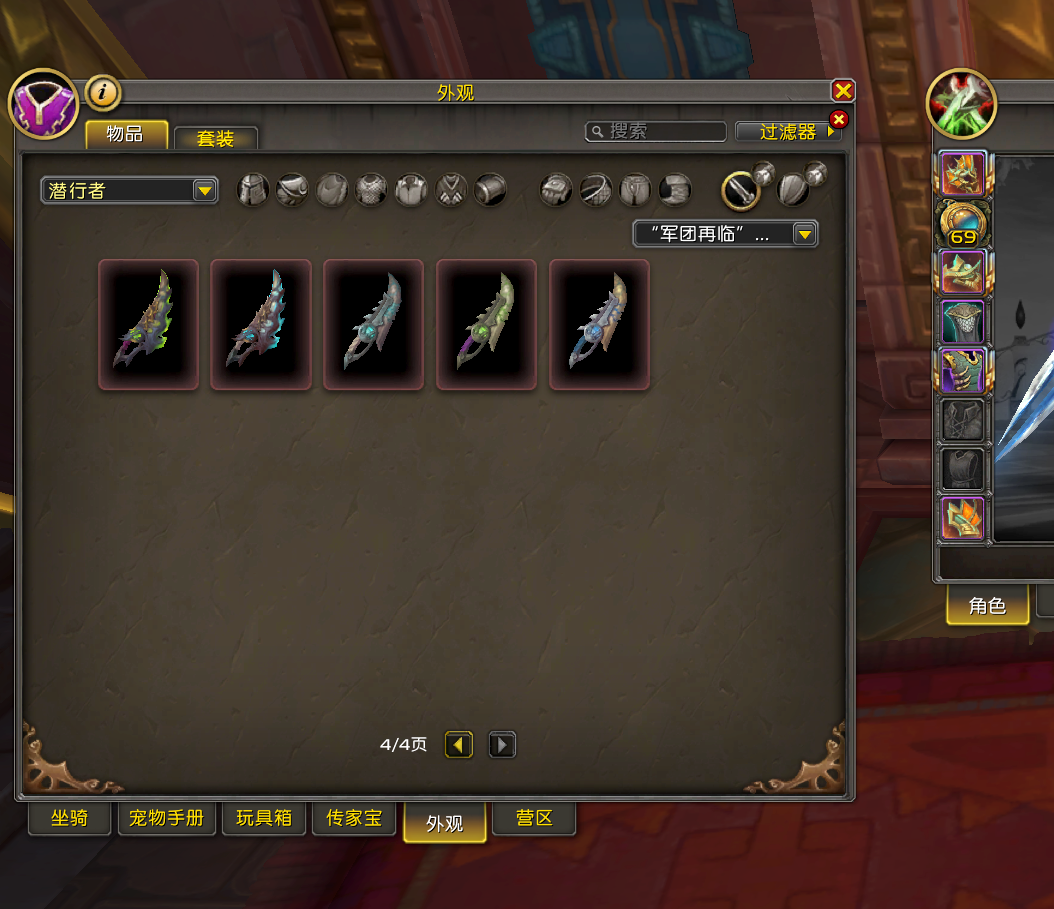The width and height of the screenshot is (1054, 909).
Task: Select the tabard slot icon
Action: click(x=451, y=190)
